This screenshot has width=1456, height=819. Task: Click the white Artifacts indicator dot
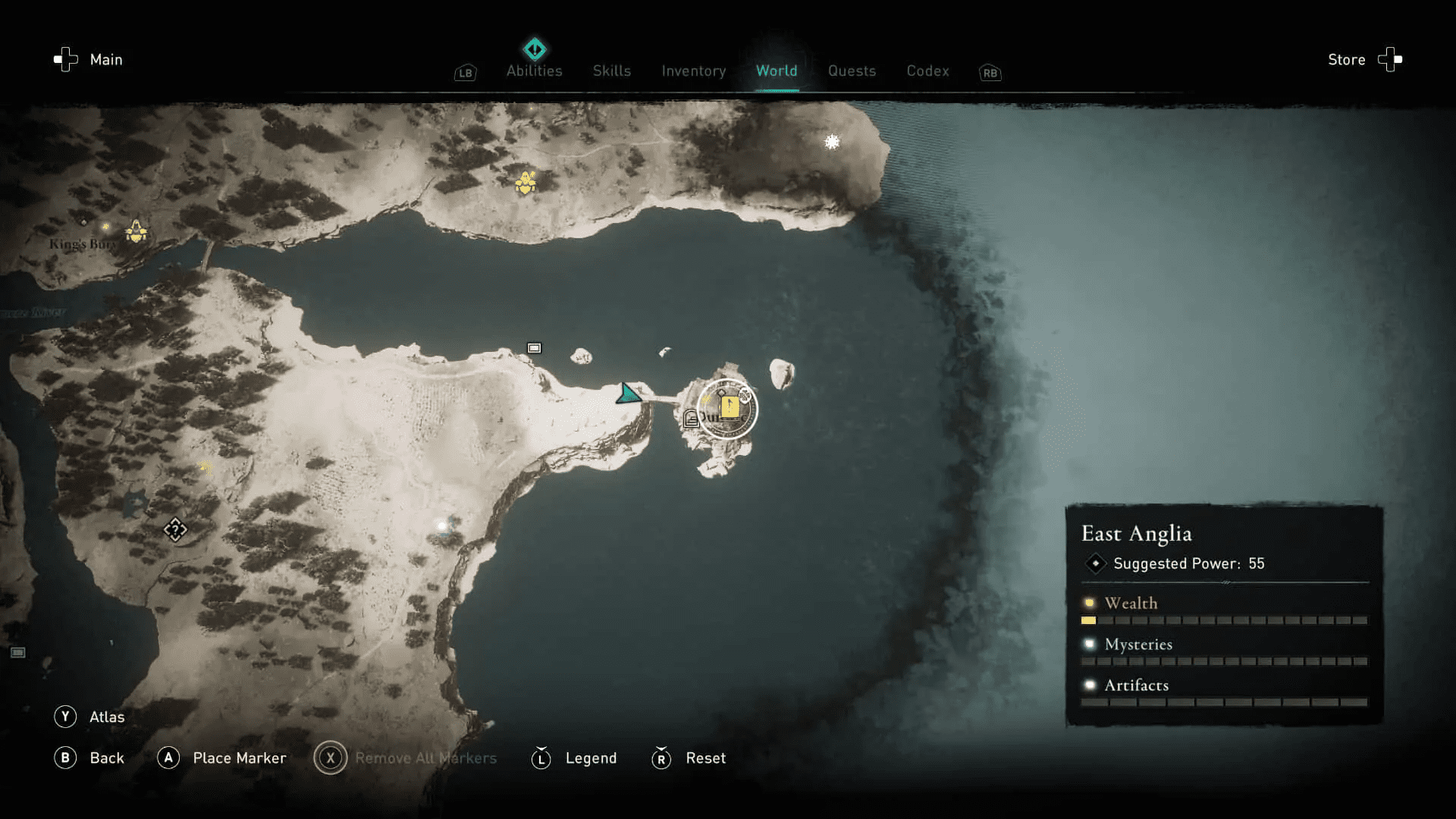[1089, 685]
